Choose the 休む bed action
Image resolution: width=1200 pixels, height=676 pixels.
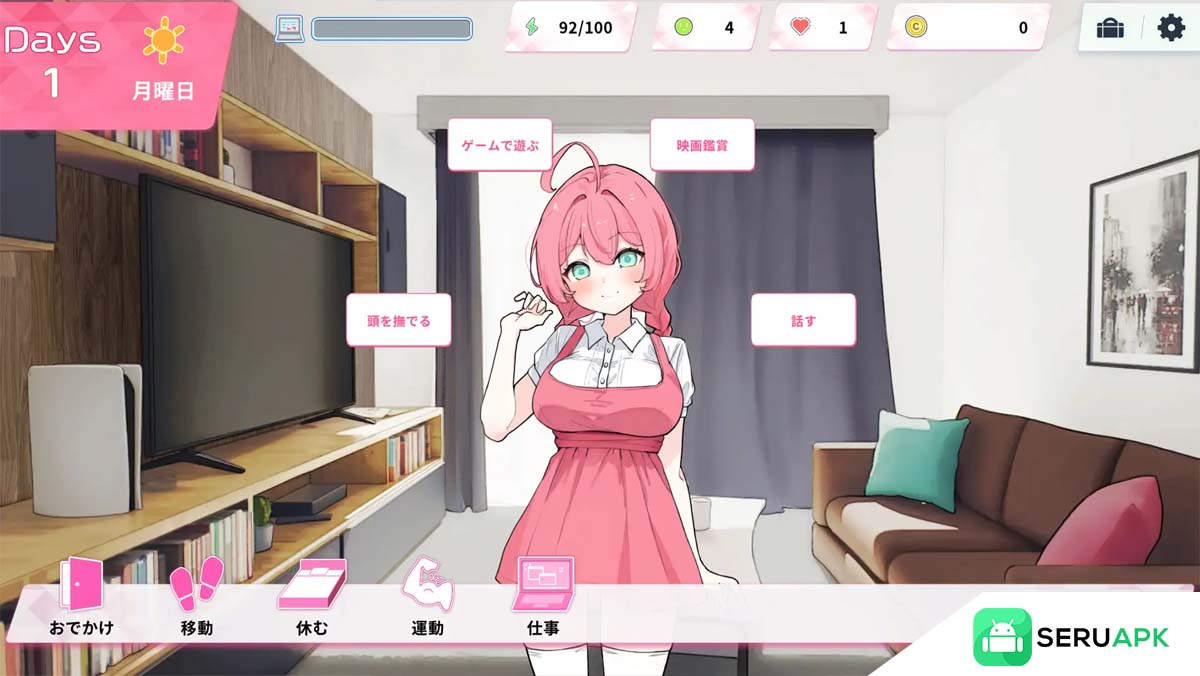coord(312,598)
